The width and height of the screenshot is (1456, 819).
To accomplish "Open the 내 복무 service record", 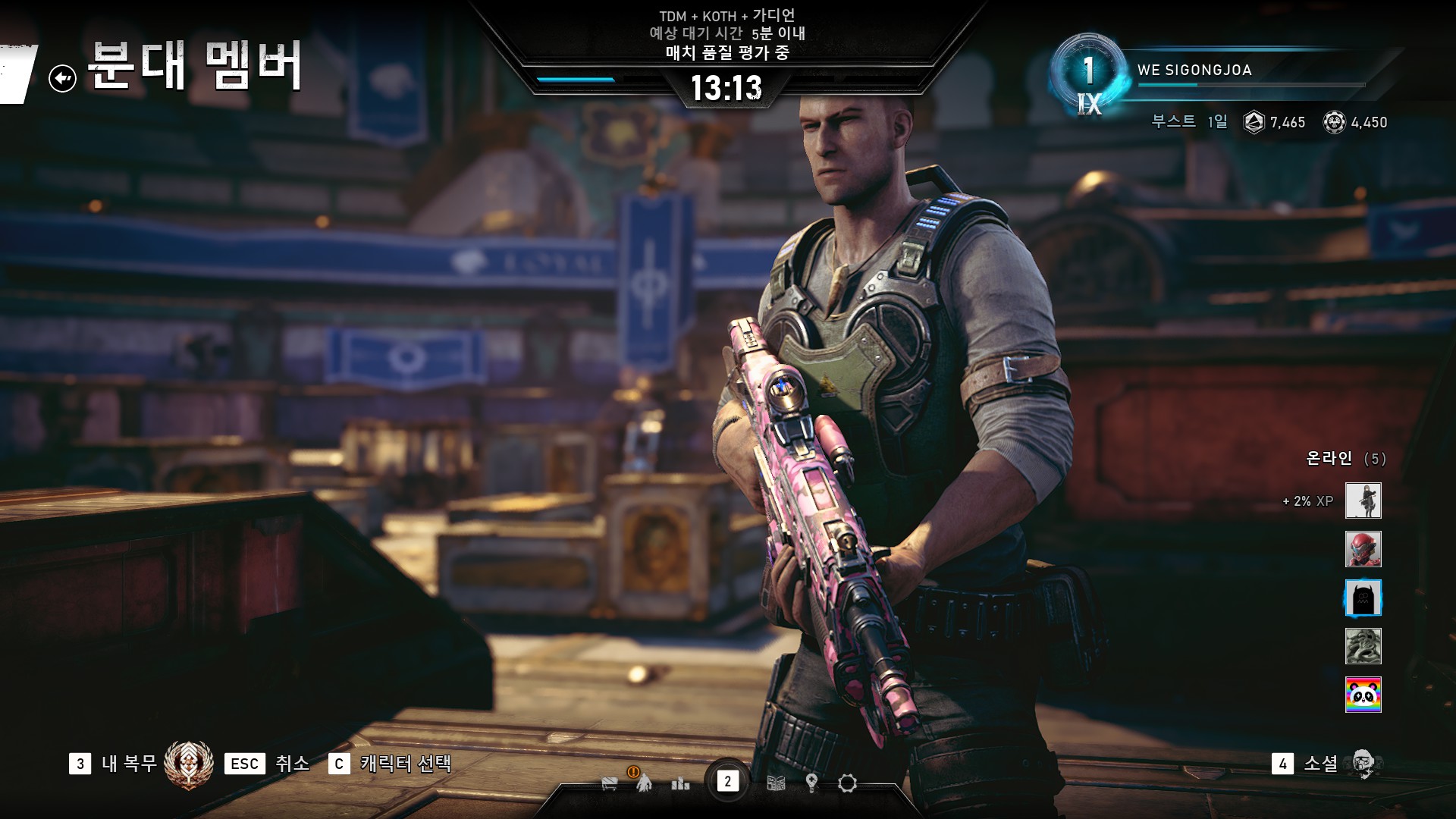I will pos(129,763).
